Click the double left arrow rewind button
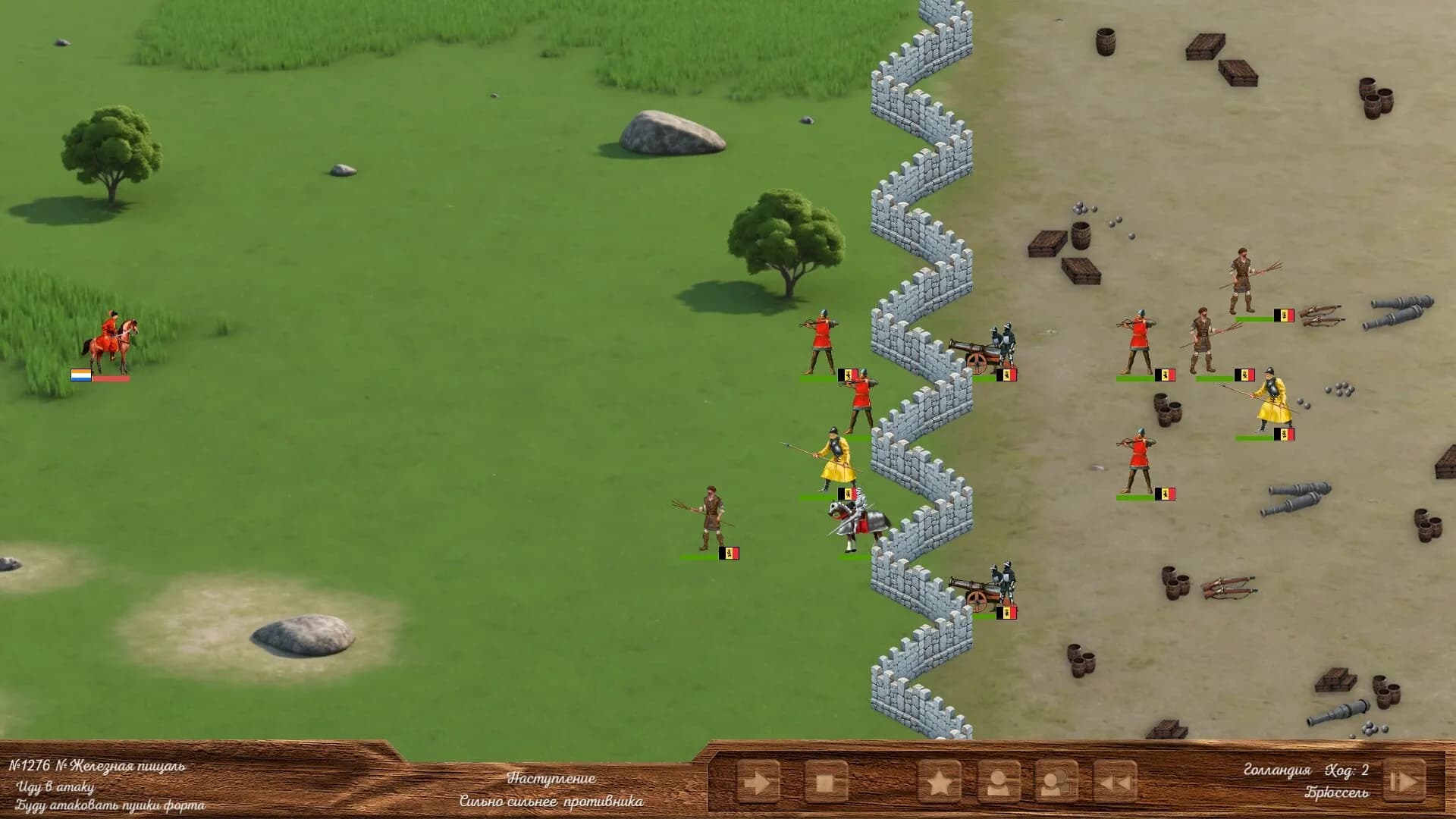The width and height of the screenshot is (1456, 819). click(1115, 782)
